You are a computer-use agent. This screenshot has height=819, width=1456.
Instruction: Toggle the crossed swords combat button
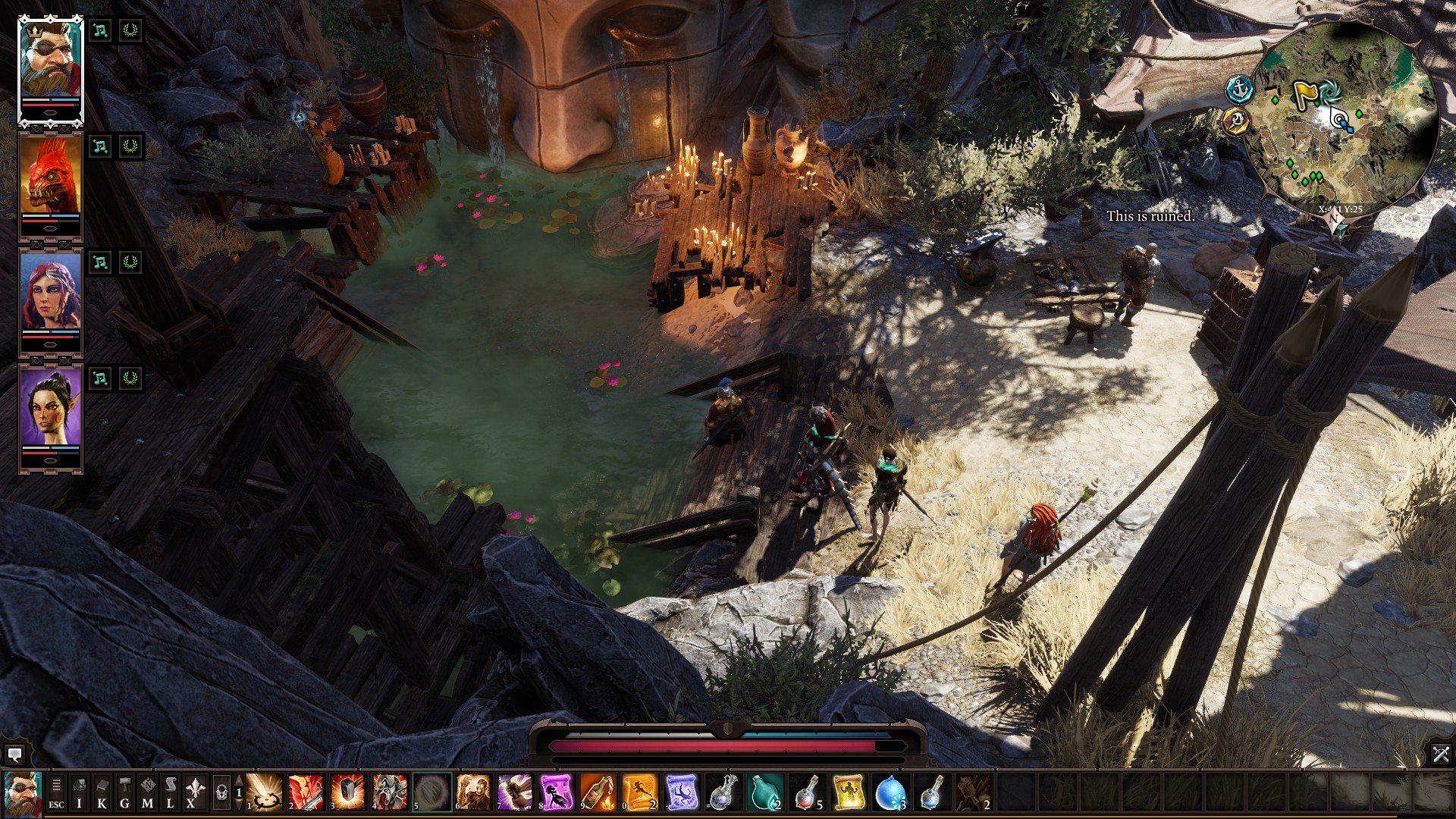[x=1441, y=754]
